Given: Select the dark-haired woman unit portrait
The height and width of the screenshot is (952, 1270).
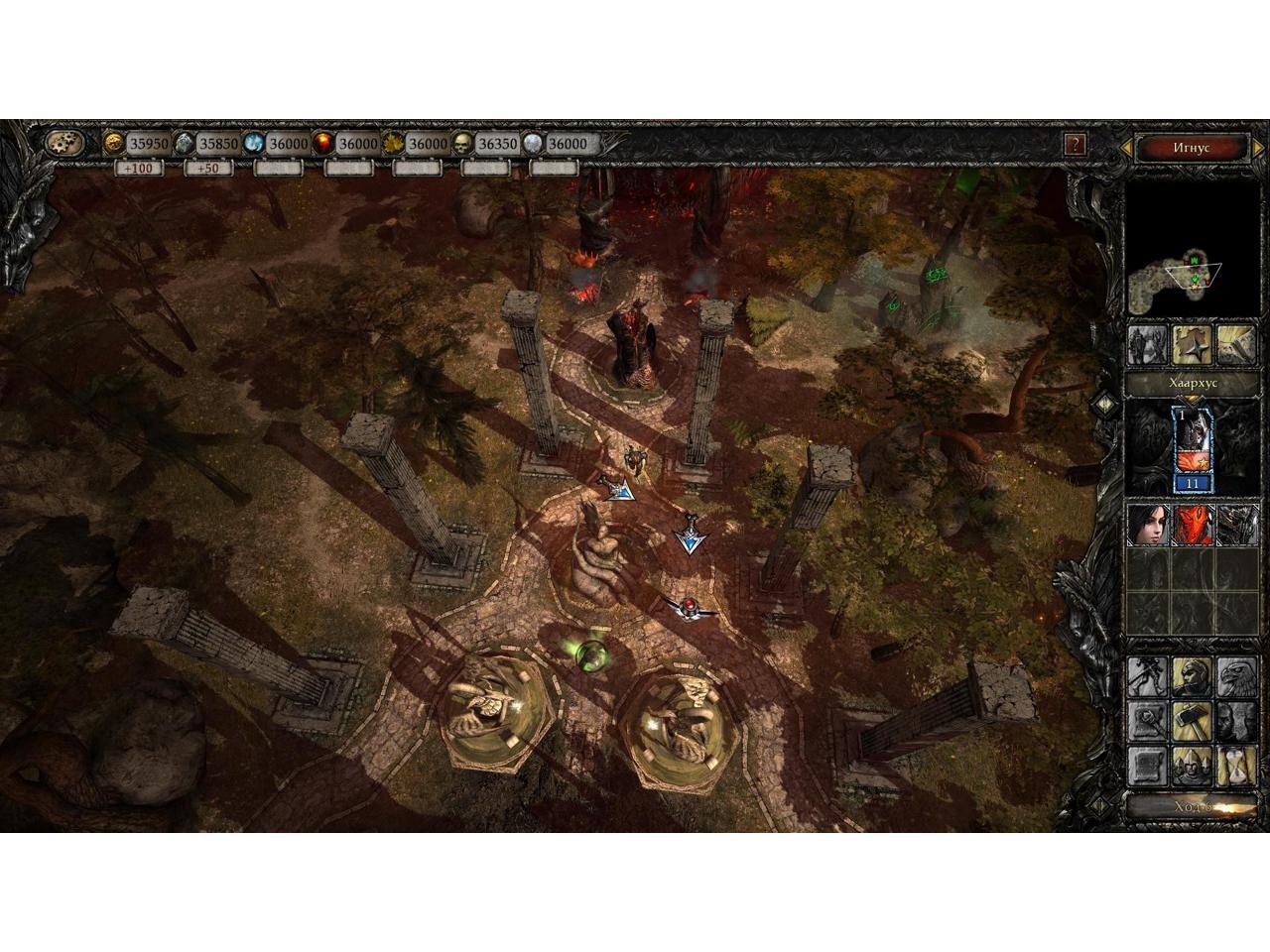Looking at the screenshot, I should tap(1147, 524).
